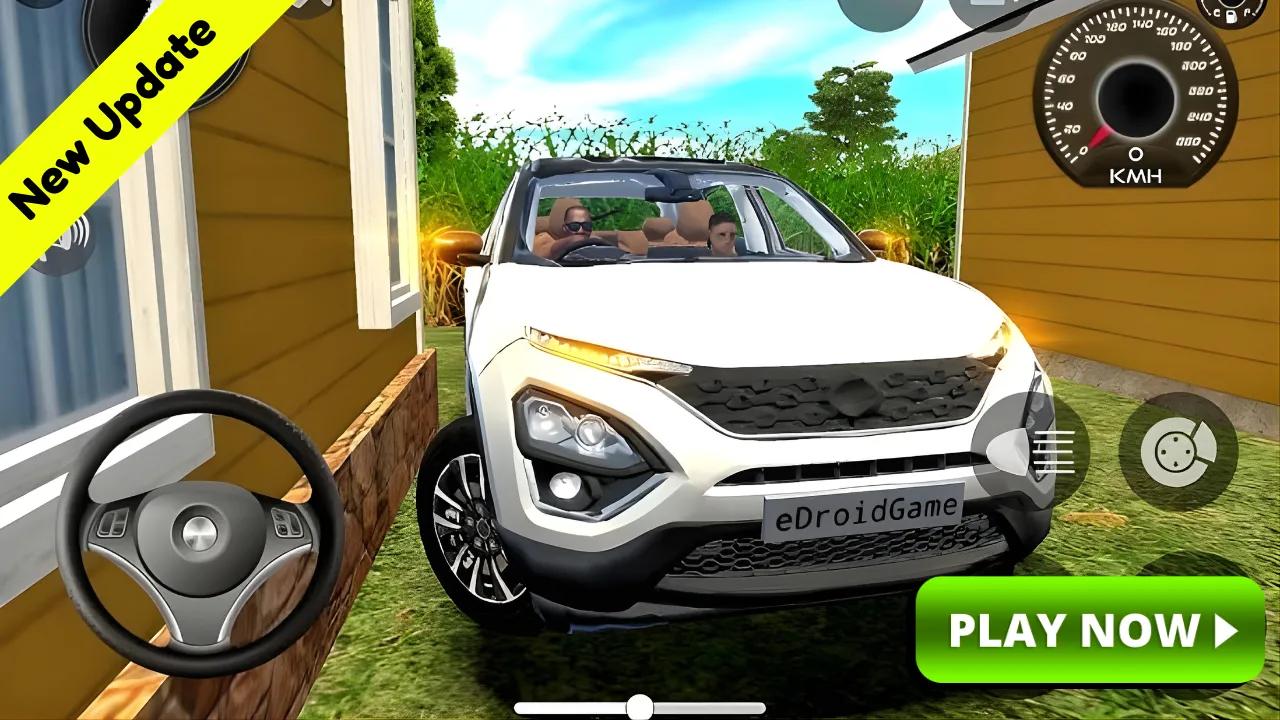The height and width of the screenshot is (720, 1280).
Task: Click the steering wheel center hub
Action: click(196, 531)
